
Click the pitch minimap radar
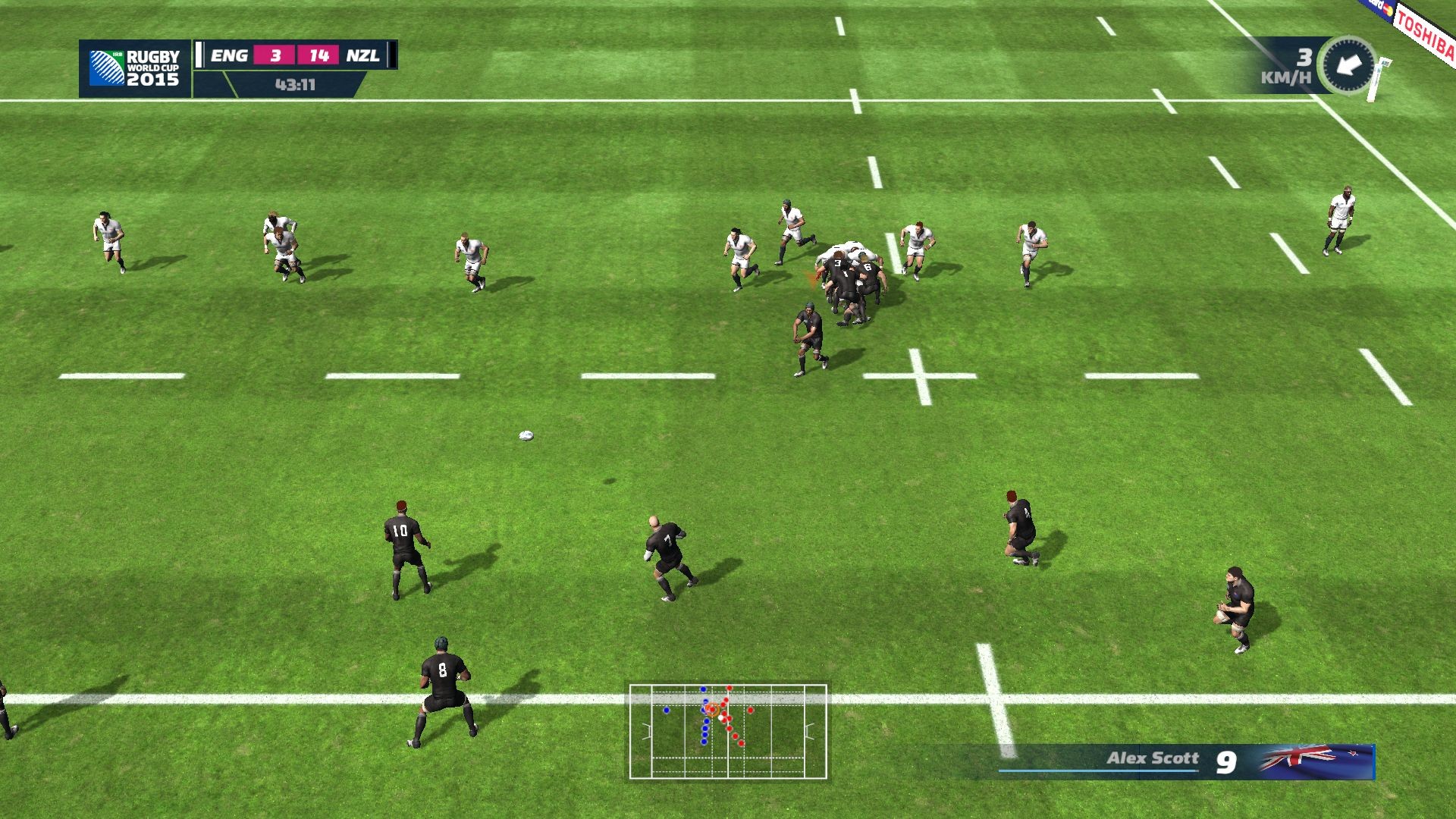(728, 731)
